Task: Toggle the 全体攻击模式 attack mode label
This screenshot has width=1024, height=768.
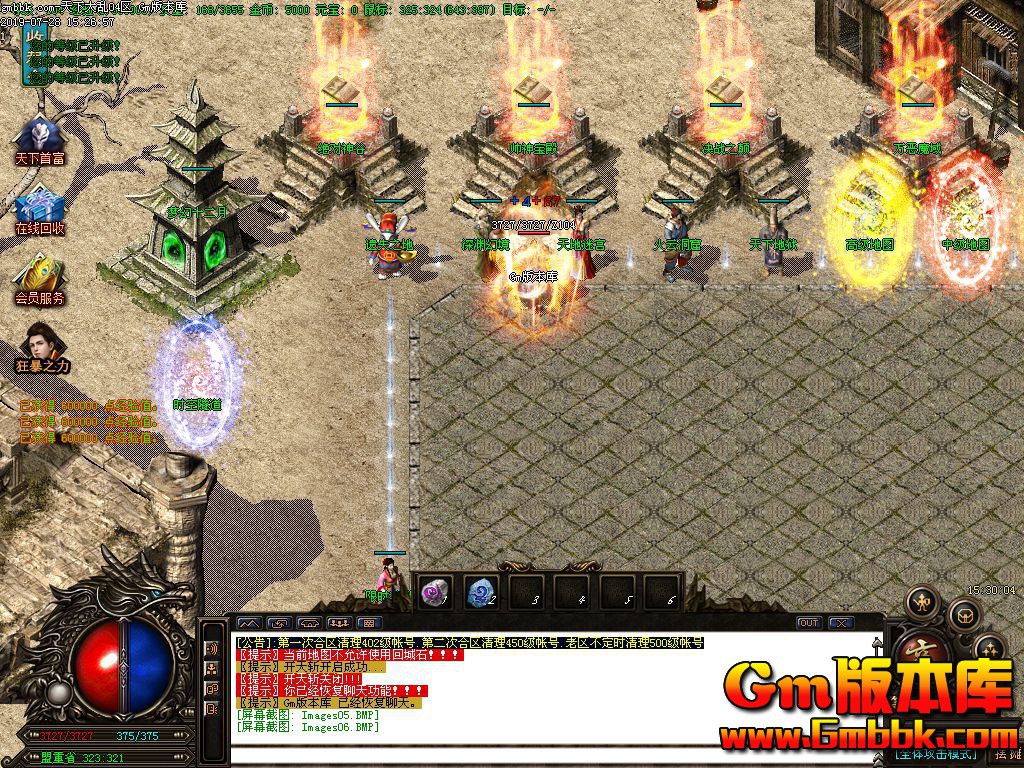Action: click(934, 753)
